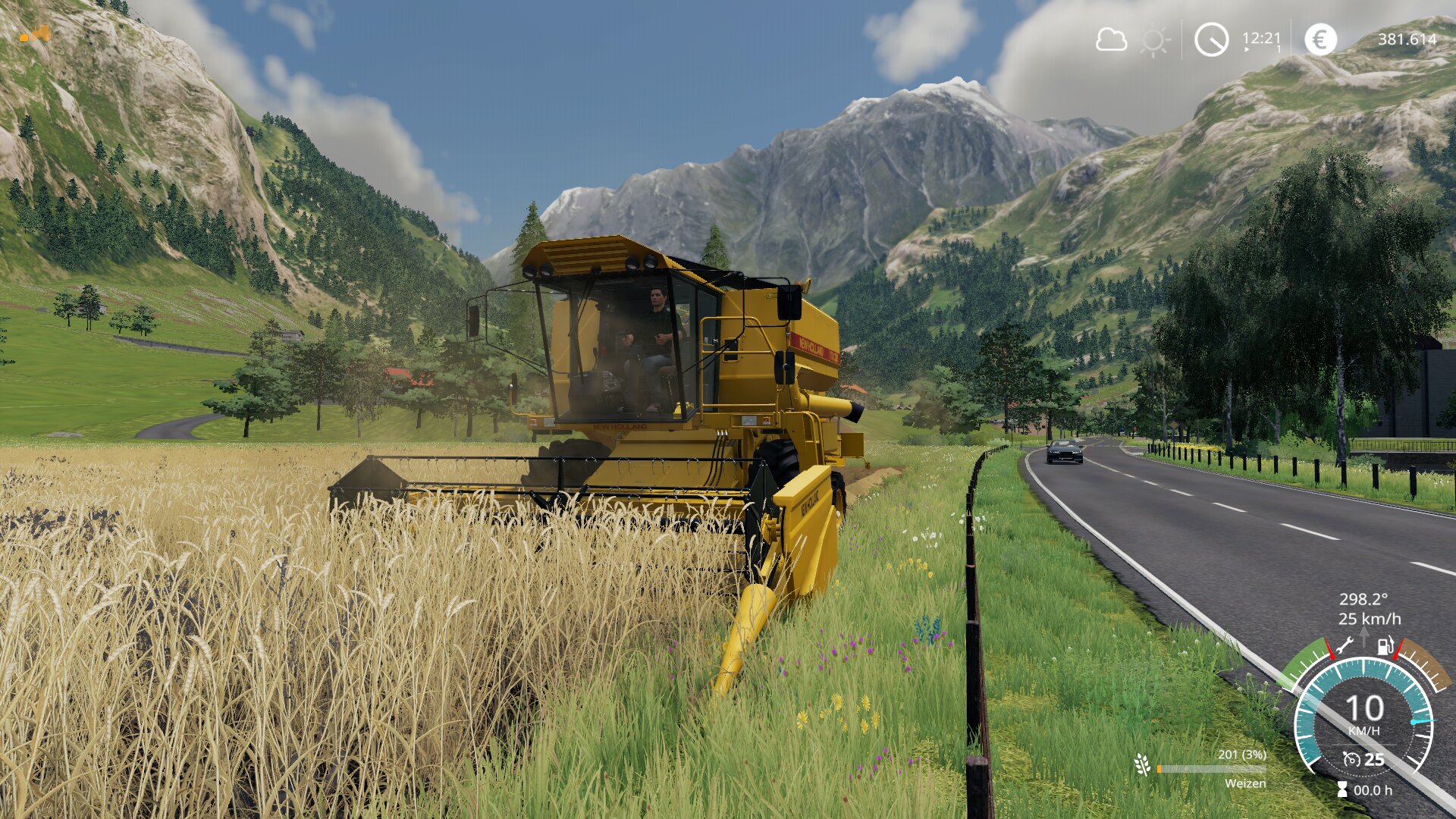Click the euro money coin icon
Image resolution: width=1456 pixels, height=819 pixels.
[x=1320, y=39]
